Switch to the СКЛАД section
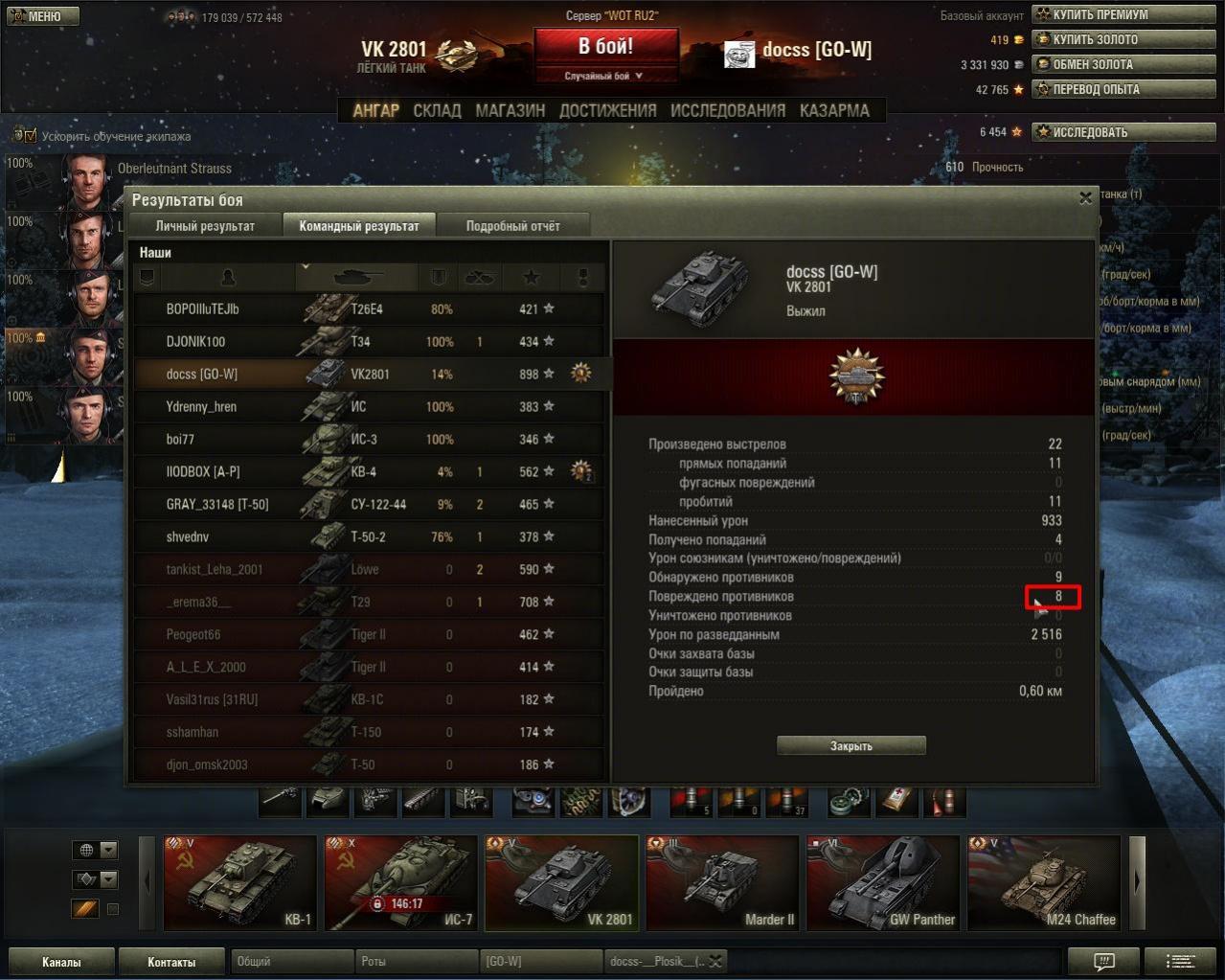The height and width of the screenshot is (980, 1225). click(437, 110)
